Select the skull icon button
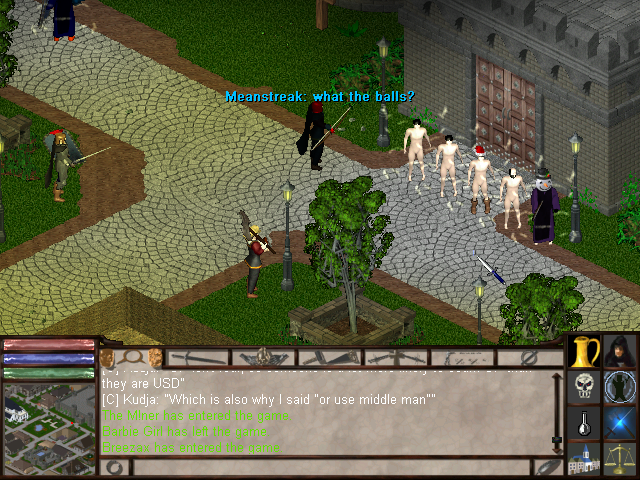This screenshot has width=640, height=480. (585, 387)
